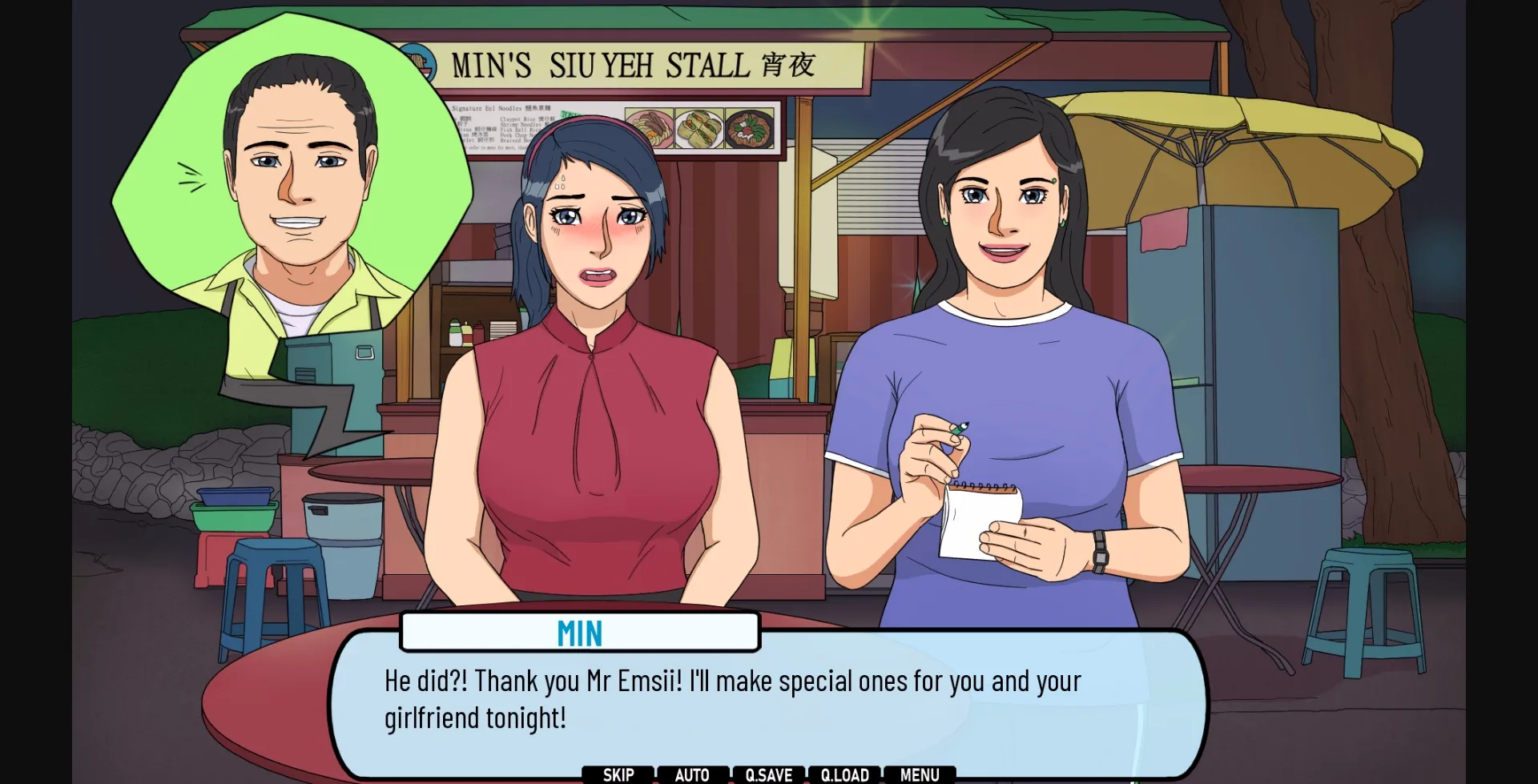Toggle SKIP mode to fast-forward dialogue
Screen dimensions: 1538x784
617,774
